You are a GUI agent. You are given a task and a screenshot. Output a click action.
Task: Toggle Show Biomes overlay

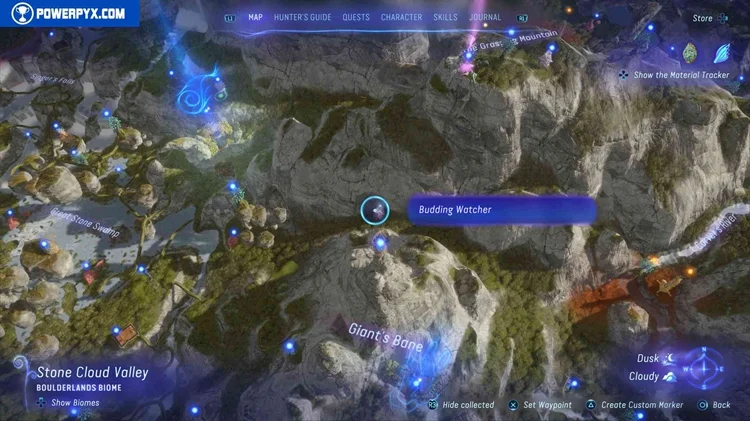coord(70,403)
